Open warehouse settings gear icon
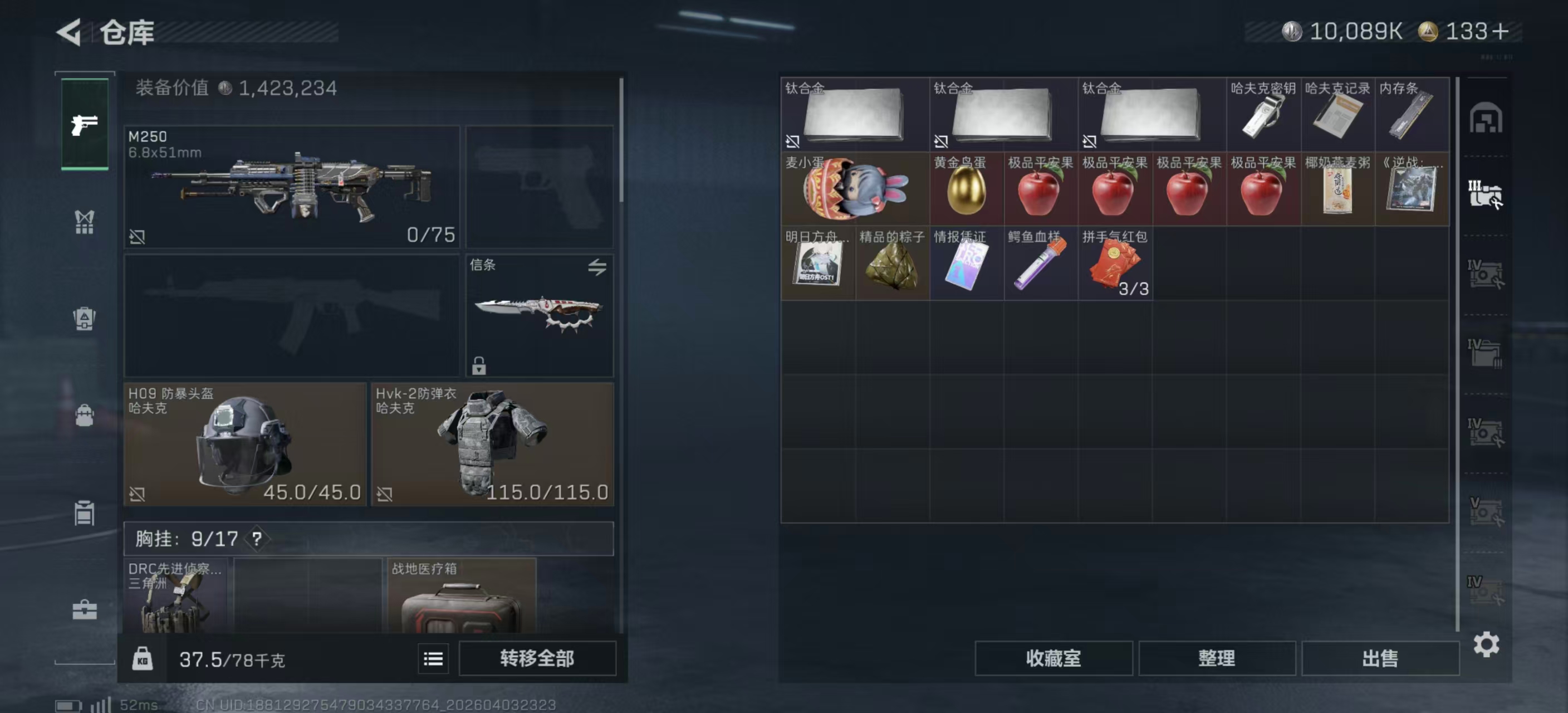 coord(1486,644)
